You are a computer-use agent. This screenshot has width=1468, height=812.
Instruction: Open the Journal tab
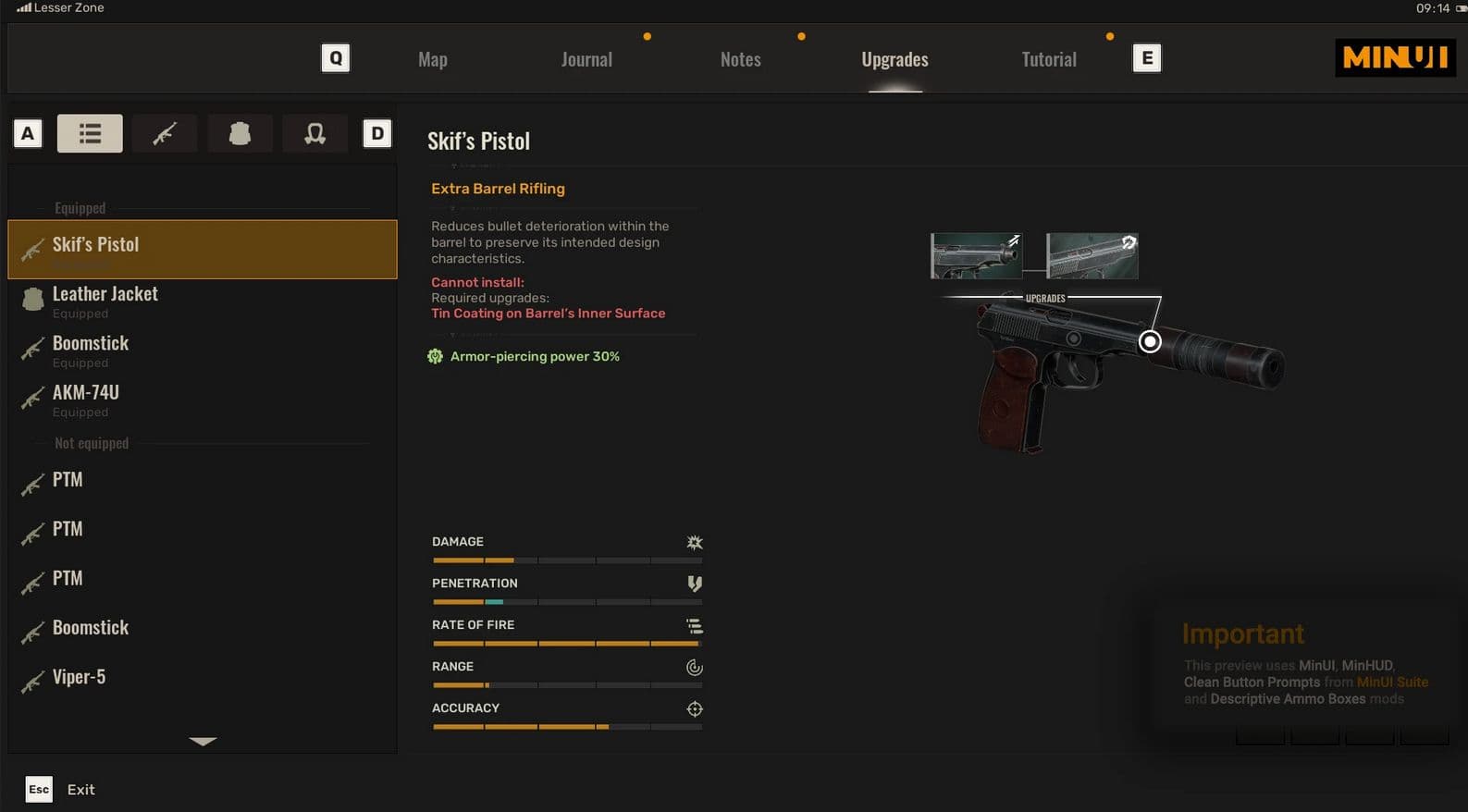click(586, 59)
